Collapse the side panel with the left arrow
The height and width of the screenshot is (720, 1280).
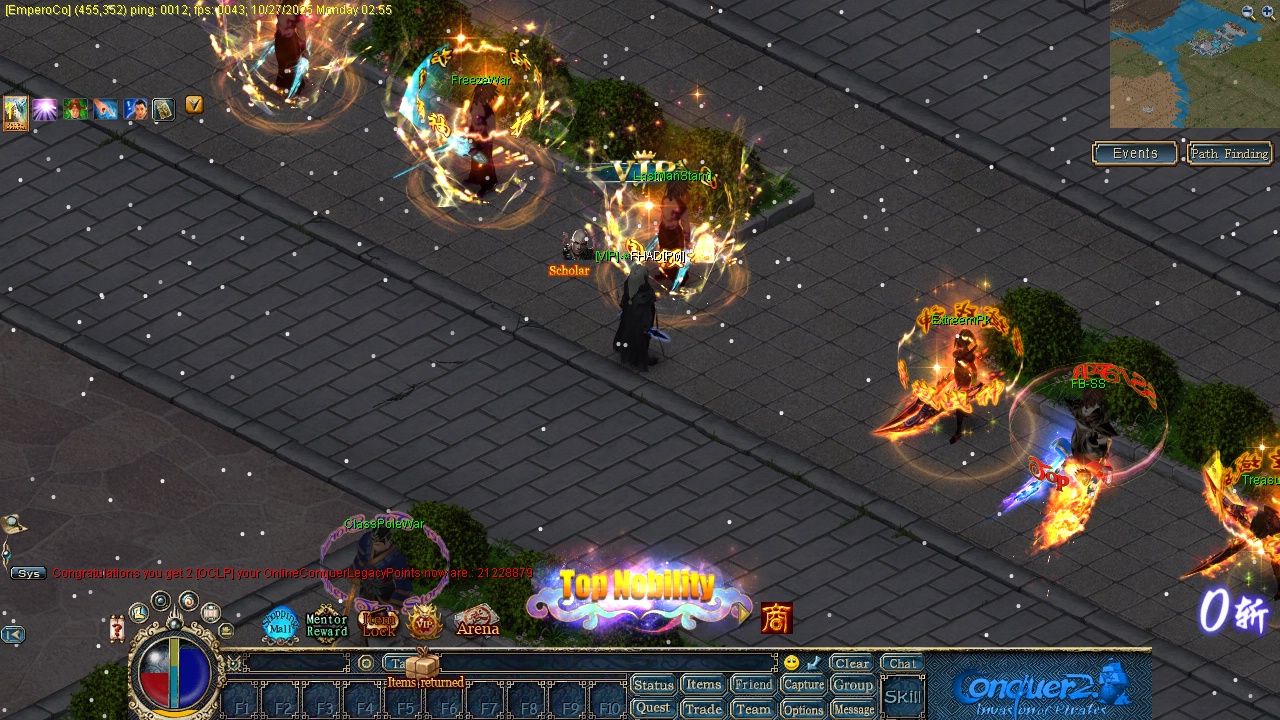click(x=12, y=634)
